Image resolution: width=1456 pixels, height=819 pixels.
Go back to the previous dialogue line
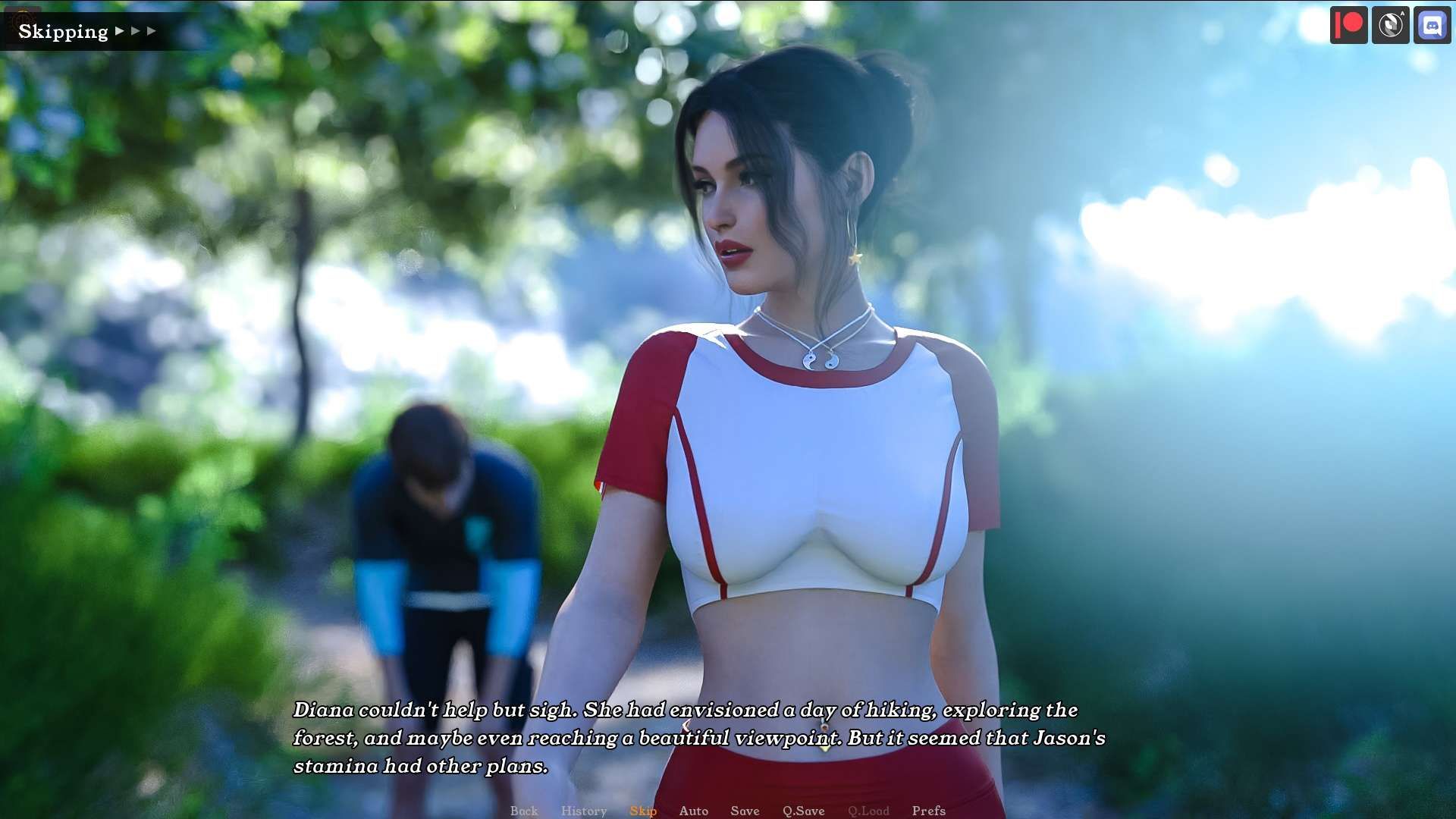(523, 811)
